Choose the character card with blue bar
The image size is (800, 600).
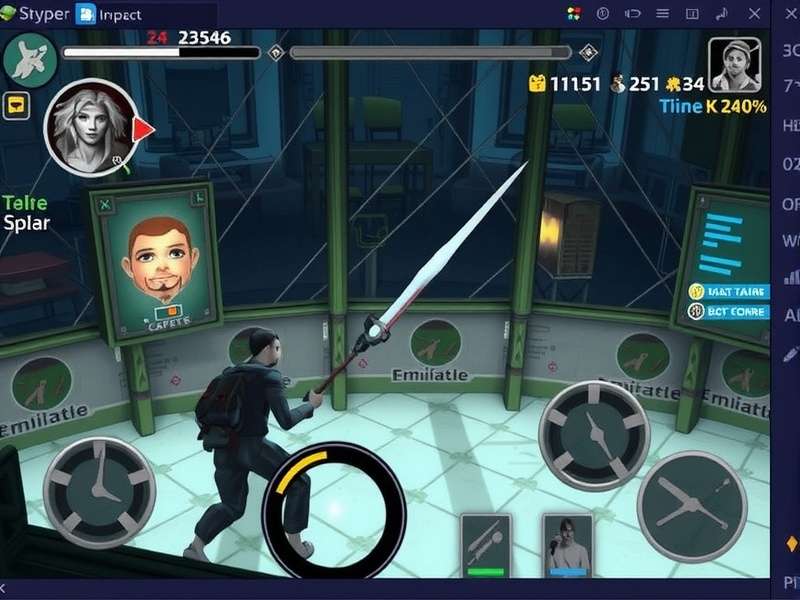(x=567, y=546)
